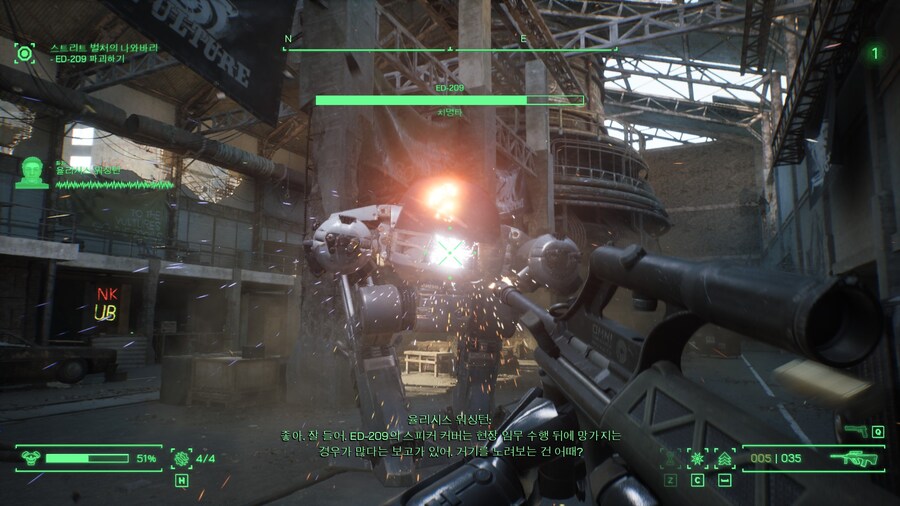The width and height of the screenshot is (900, 506).
Task: Click the armor health icon
Action: [x=29, y=459]
